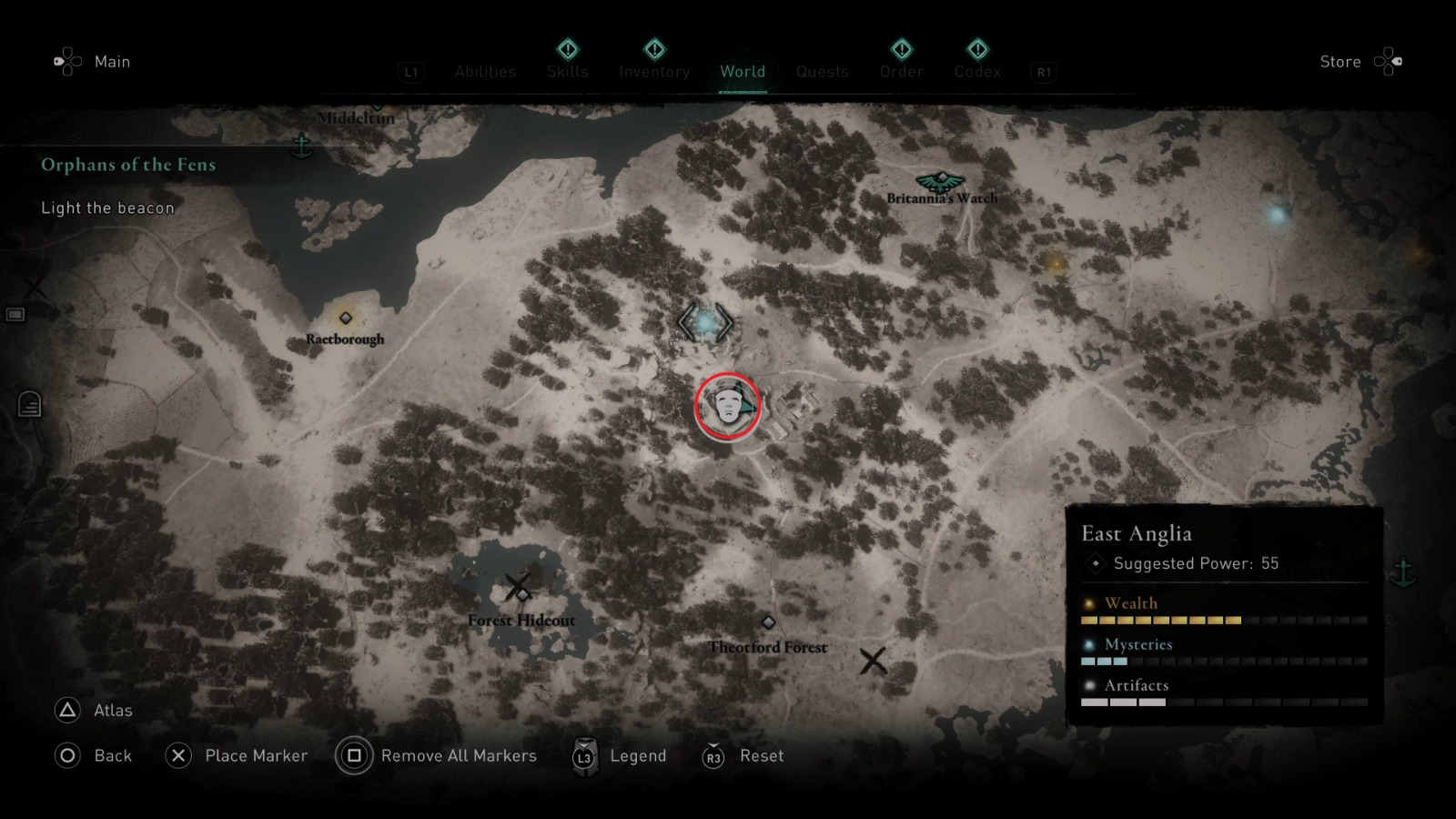Click the wealth diamond at Raetborough
Image resolution: width=1456 pixels, height=819 pixels.
[345, 318]
